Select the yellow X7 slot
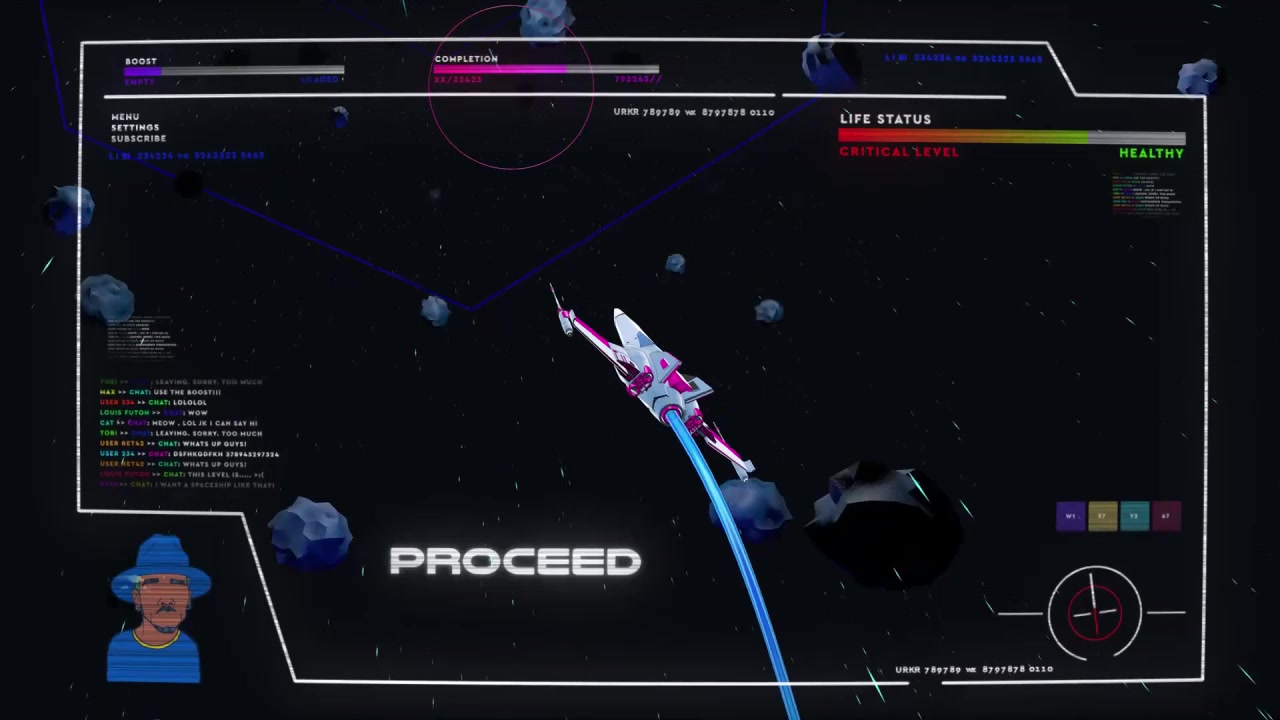This screenshot has height=720, width=1280. pos(1102,516)
